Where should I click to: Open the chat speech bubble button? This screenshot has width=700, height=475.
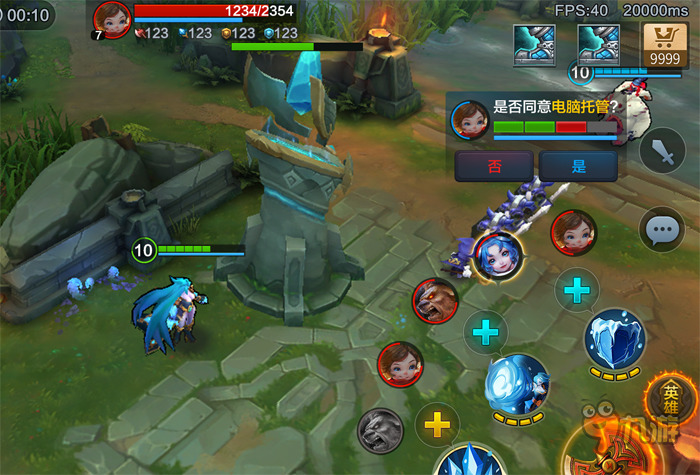coord(661,230)
